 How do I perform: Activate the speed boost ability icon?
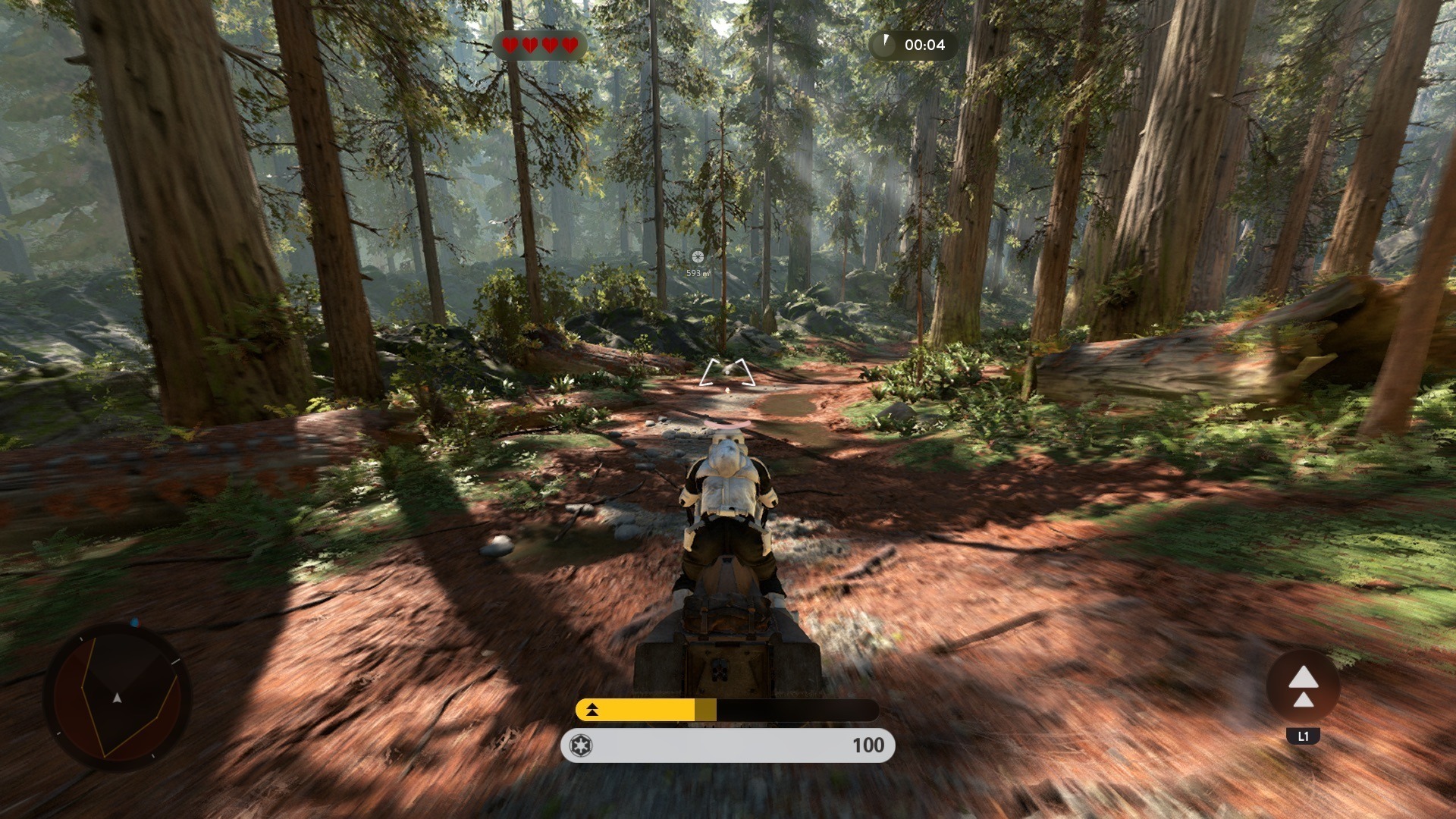(x=1303, y=687)
